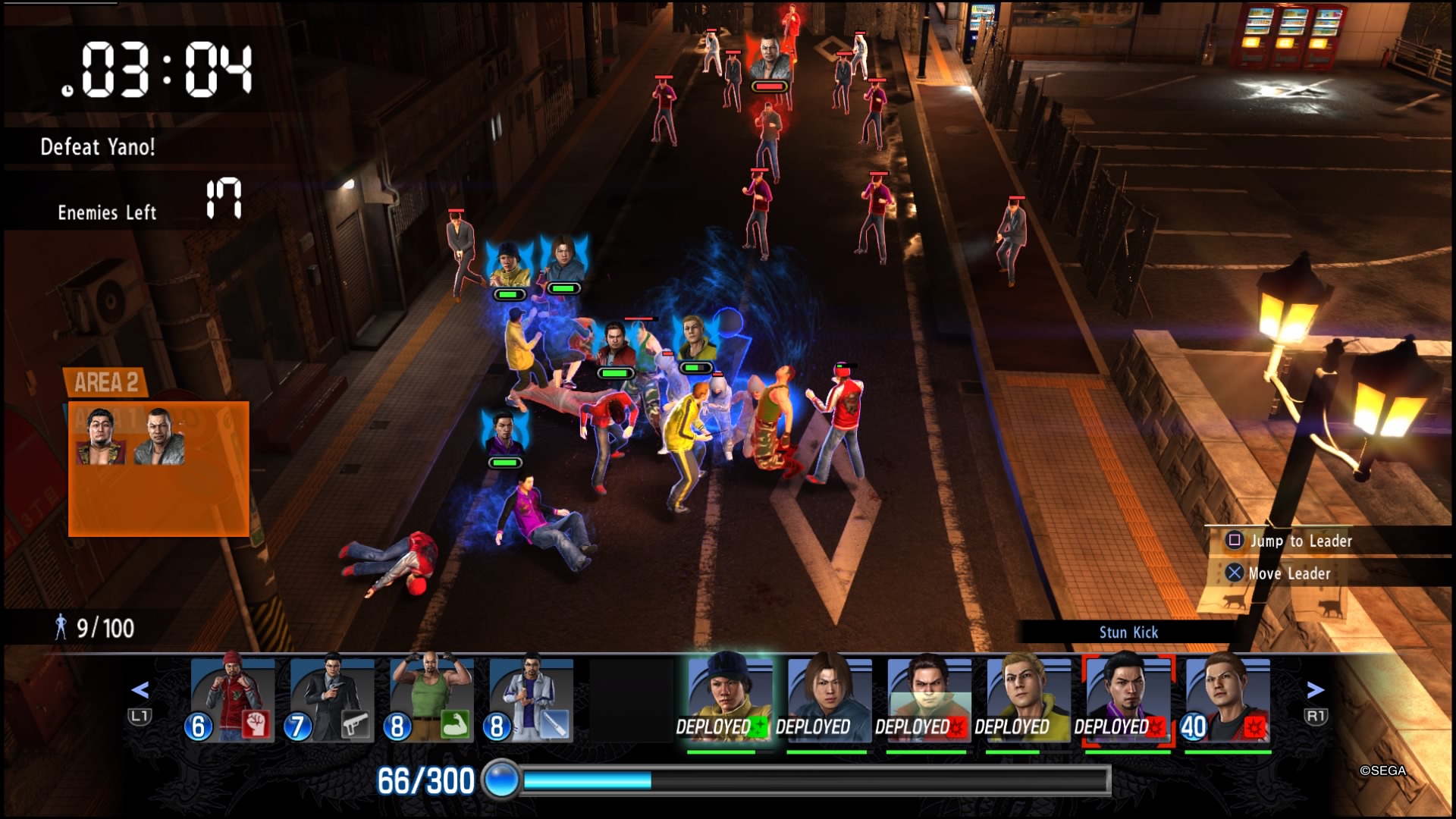Deploy the cost 40 leader card
This screenshot has width=1456, height=819.
tap(1227, 698)
